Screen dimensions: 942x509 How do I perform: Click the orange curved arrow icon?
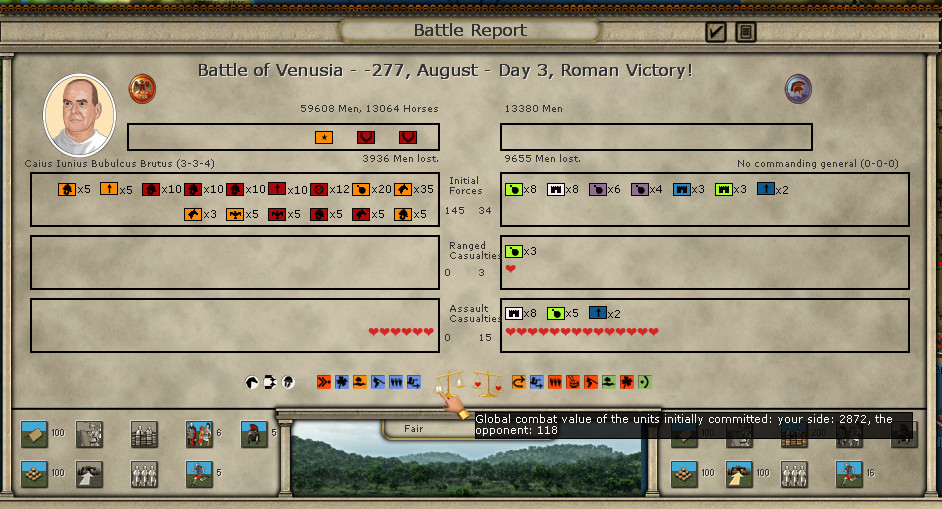518,381
